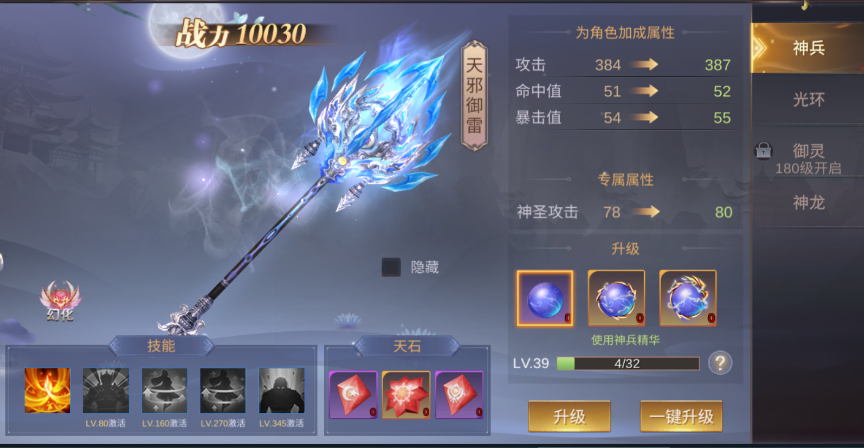Viewport: 864px width, 448px height.
Task: View the active fire phoenix skill
Action: (x=46, y=391)
